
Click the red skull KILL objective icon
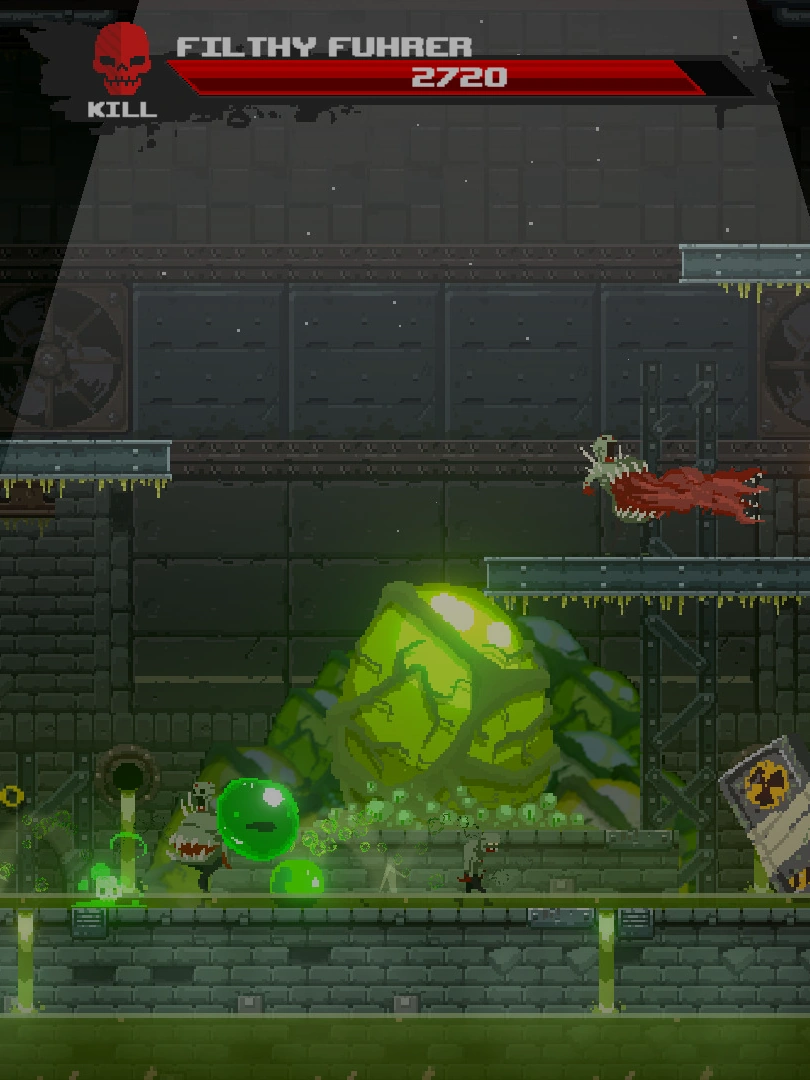[122, 62]
